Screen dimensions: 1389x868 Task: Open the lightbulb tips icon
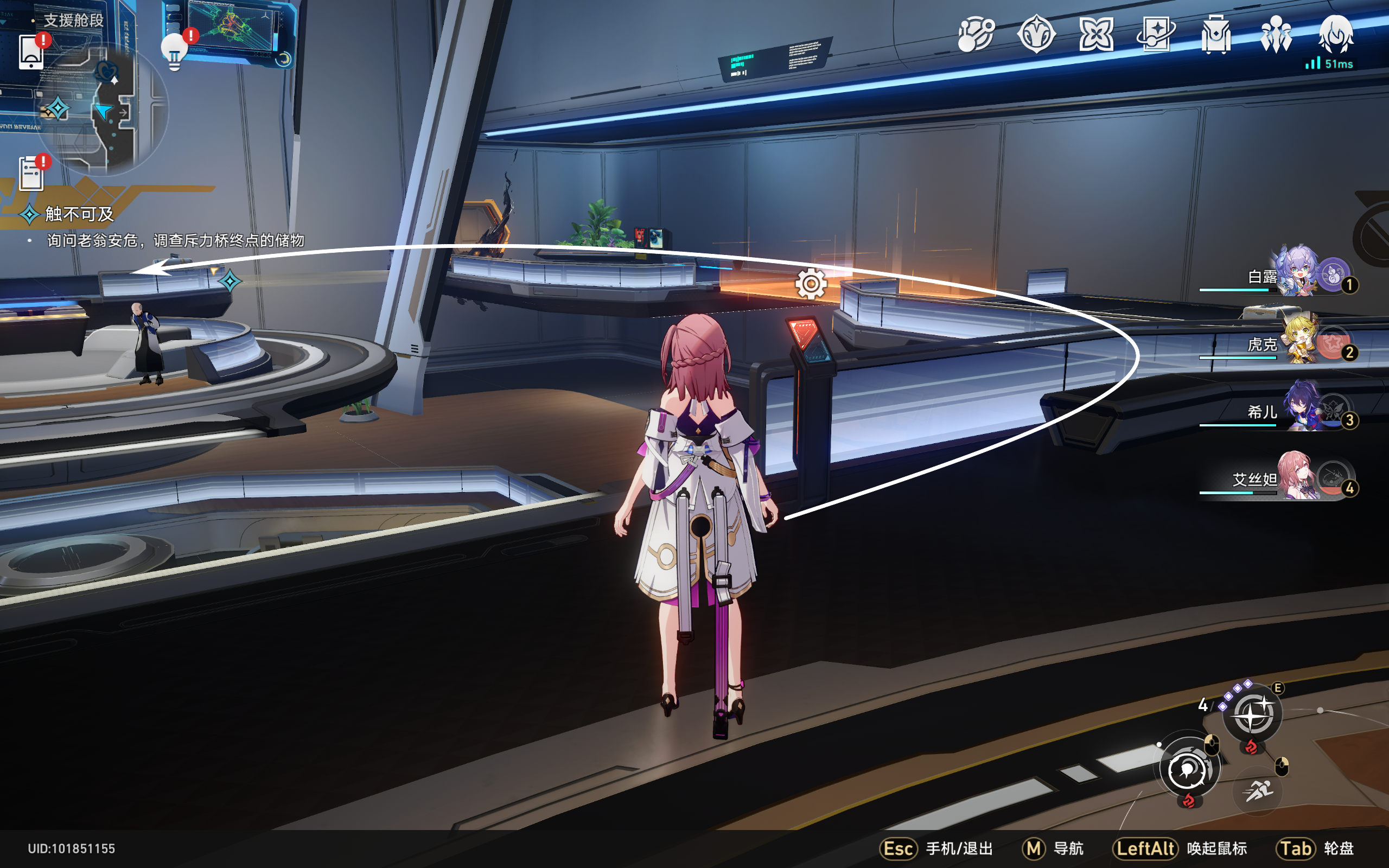175,51
